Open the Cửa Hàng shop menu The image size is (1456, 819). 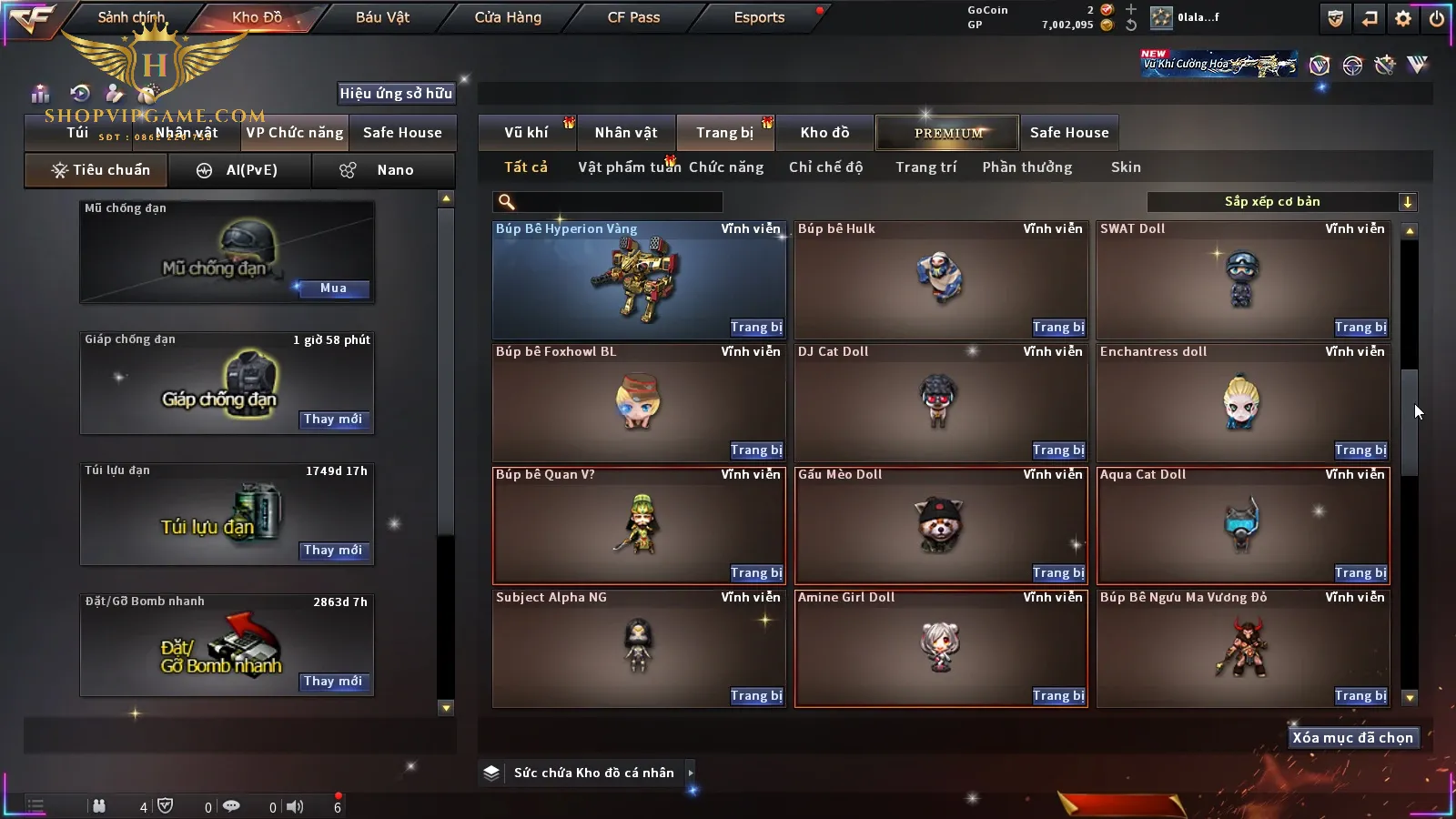(508, 17)
